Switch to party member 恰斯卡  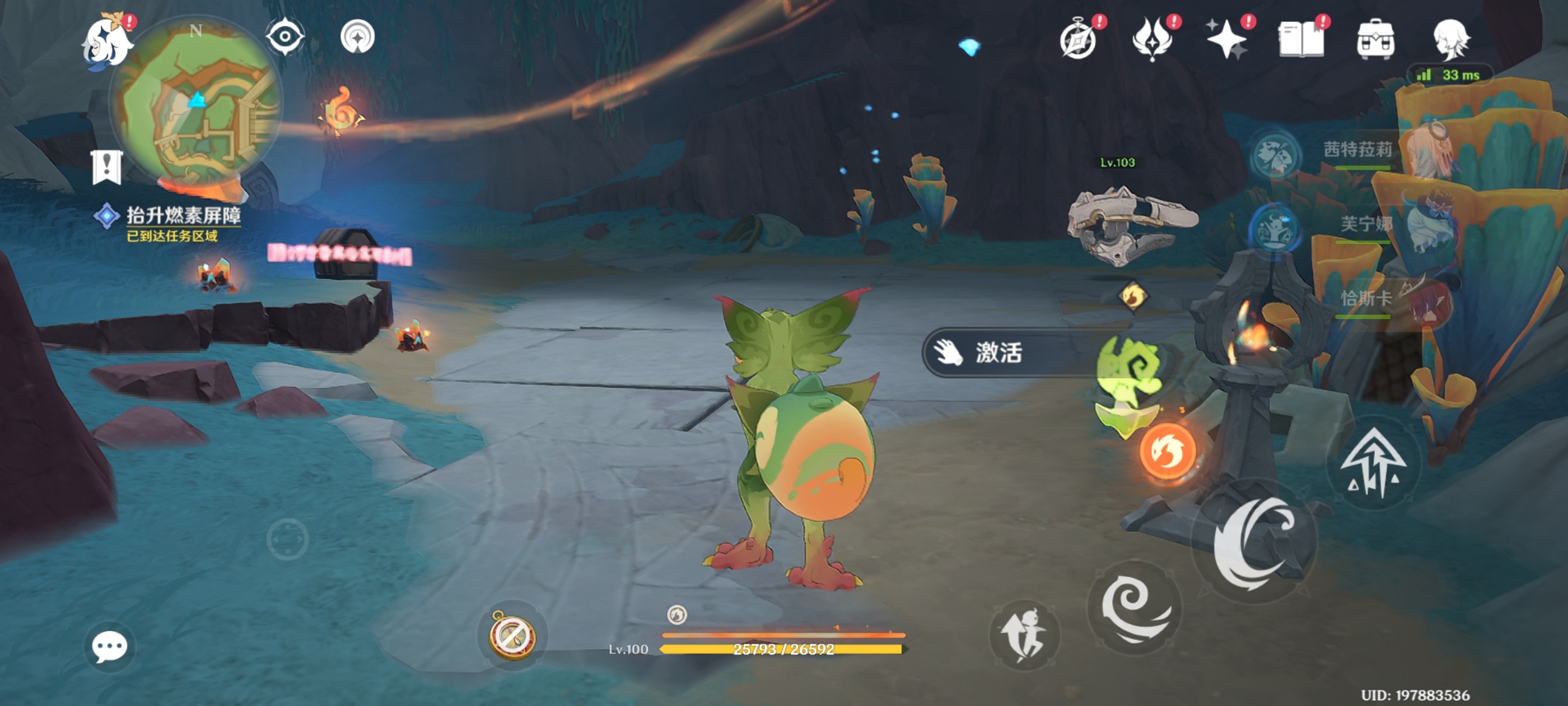point(1366,300)
